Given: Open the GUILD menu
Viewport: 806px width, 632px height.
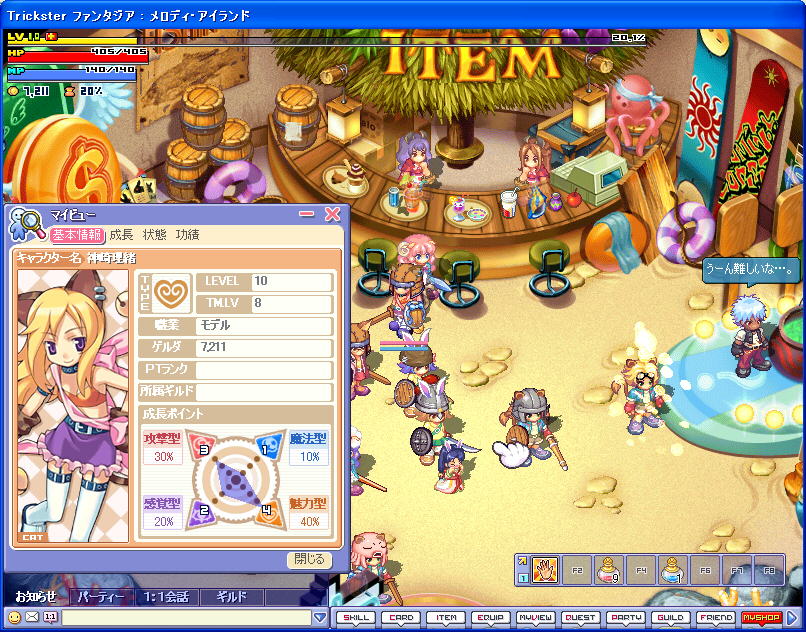Looking at the screenshot, I should 670,618.
